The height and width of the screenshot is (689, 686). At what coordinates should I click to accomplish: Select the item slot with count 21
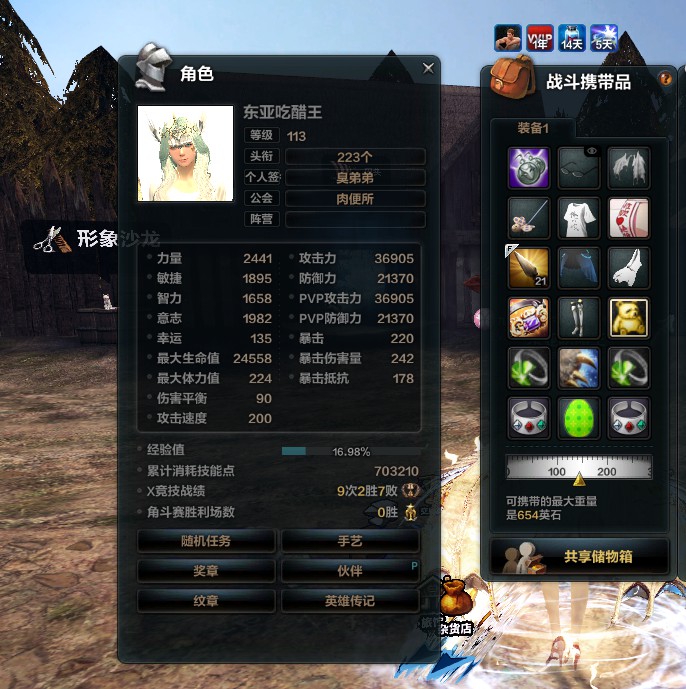tap(528, 267)
